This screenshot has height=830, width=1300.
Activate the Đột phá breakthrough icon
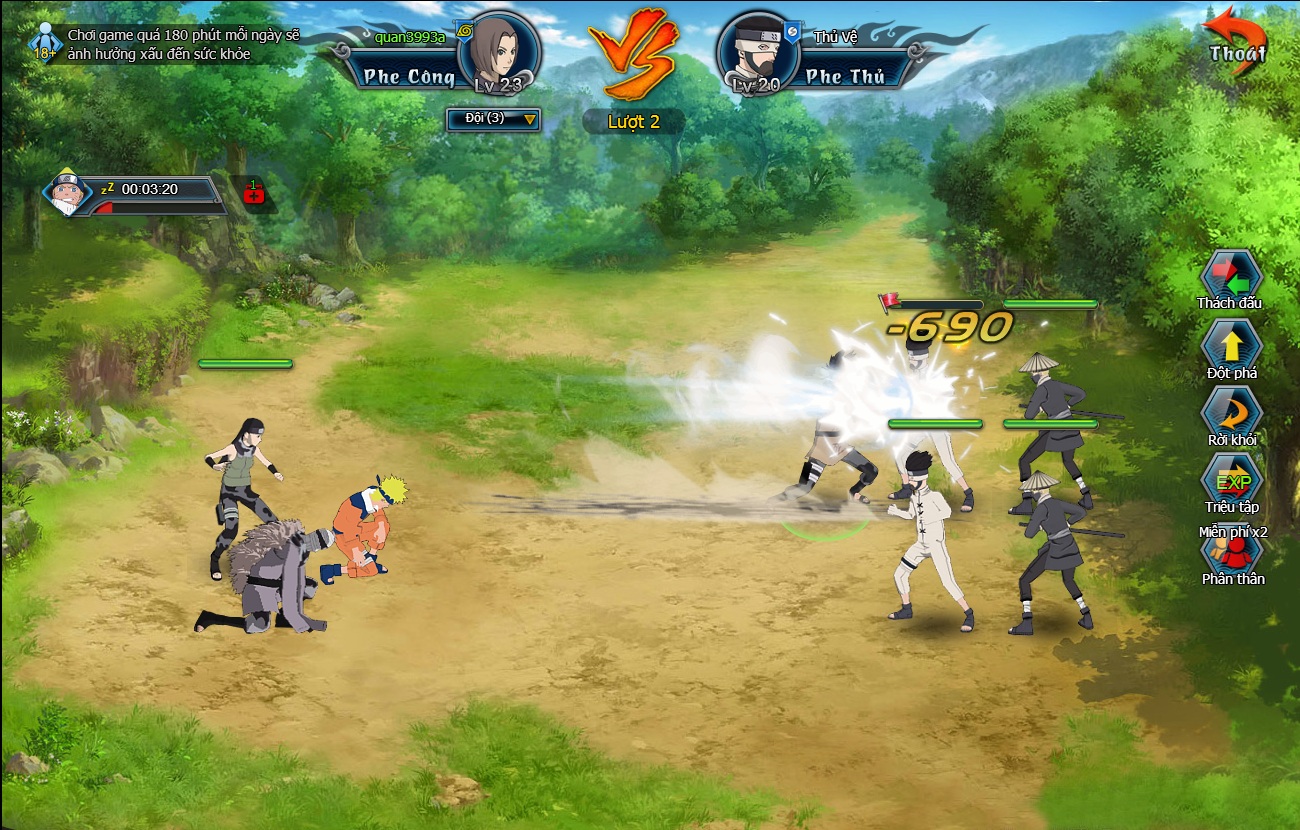(1231, 346)
